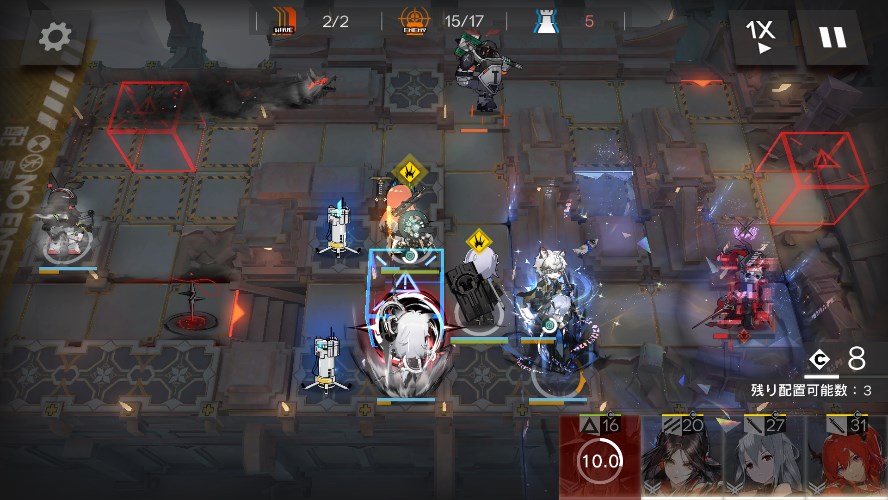The image size is (888, 500).
Task: Open the gear settings menu
Action: [x=54, y=37]
